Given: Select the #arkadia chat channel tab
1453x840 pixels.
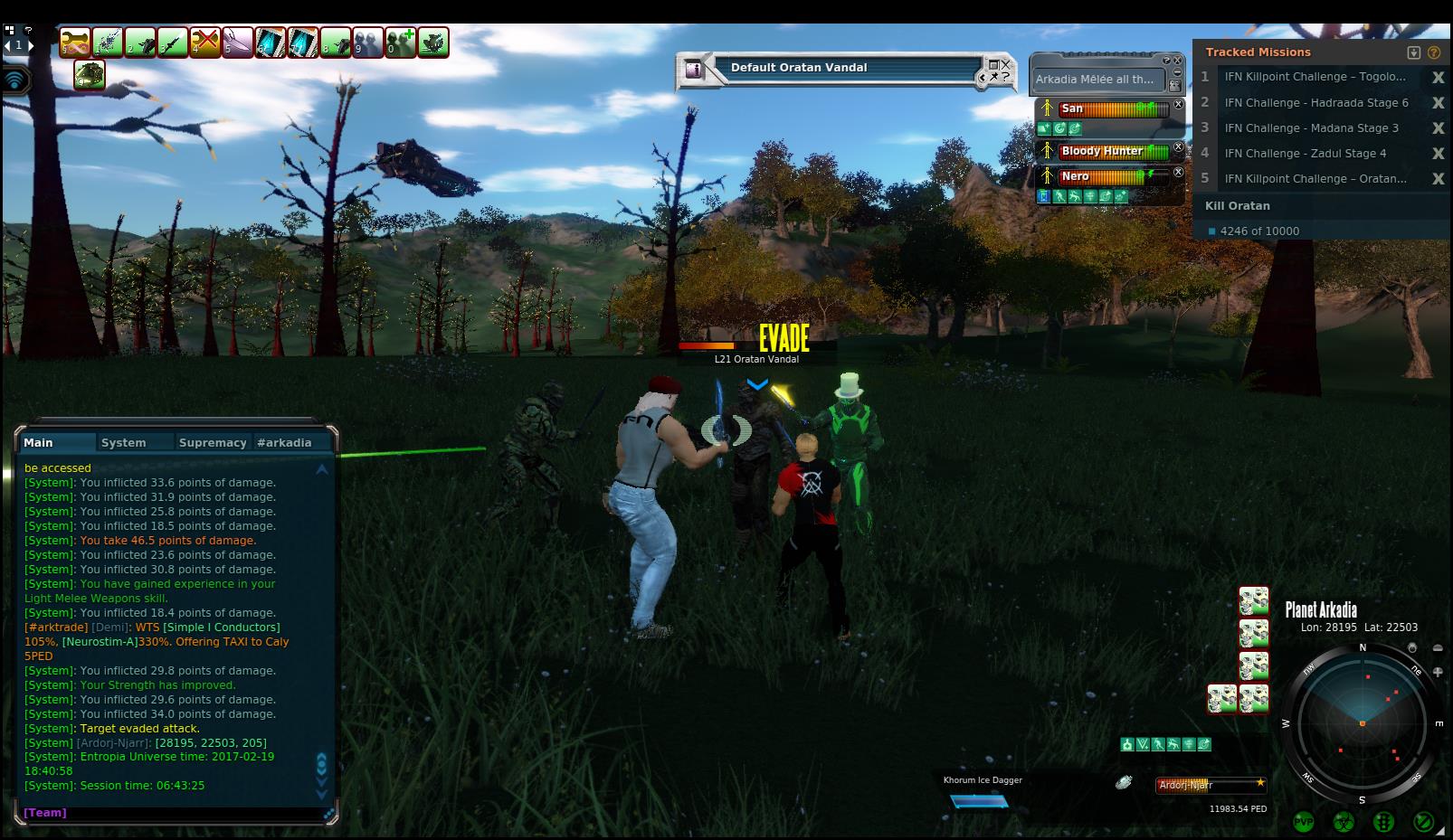Looking at the screenshot, I should tap(284, 443).
